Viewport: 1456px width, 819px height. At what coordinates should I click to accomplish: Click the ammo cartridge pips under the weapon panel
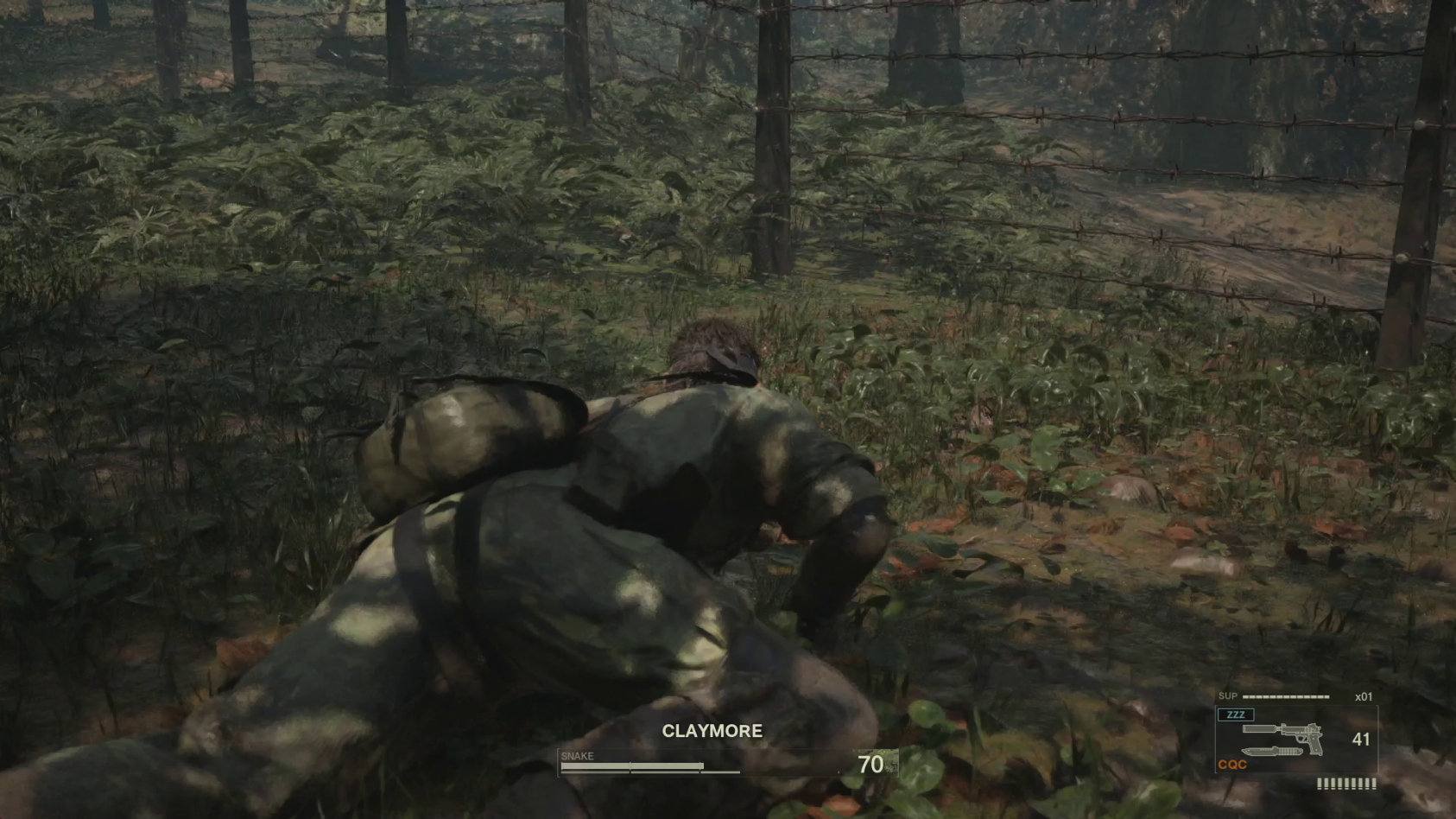[x=1346, y=784]
